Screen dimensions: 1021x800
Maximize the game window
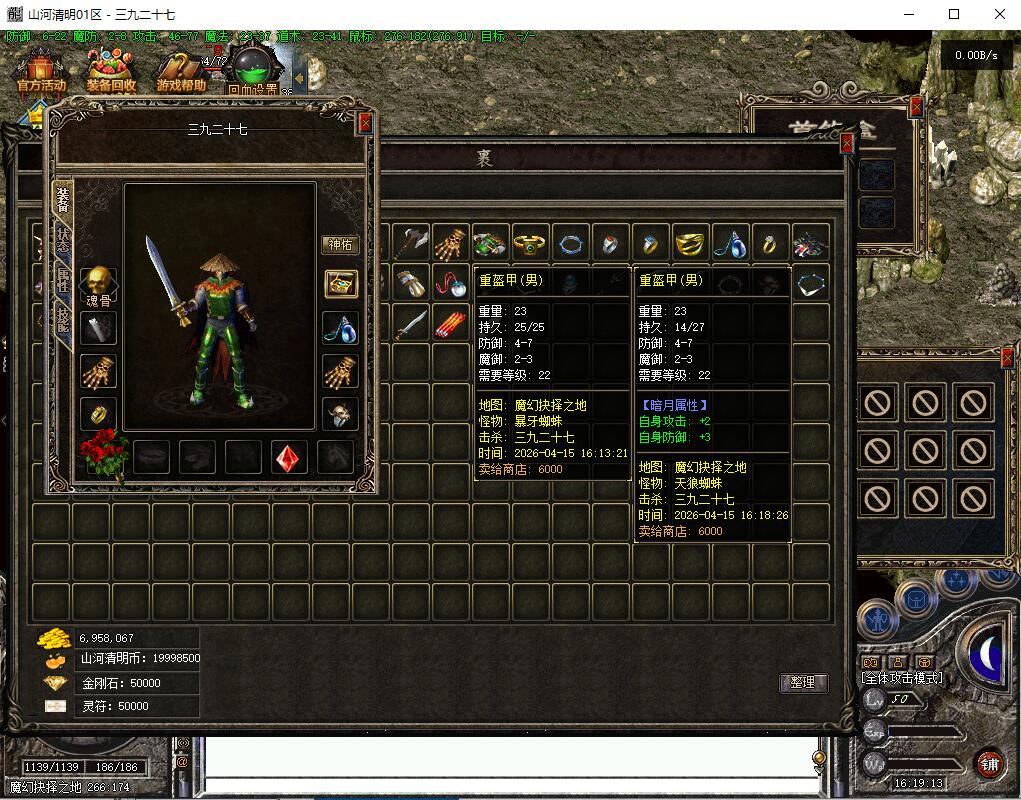(x=954, y=14)
